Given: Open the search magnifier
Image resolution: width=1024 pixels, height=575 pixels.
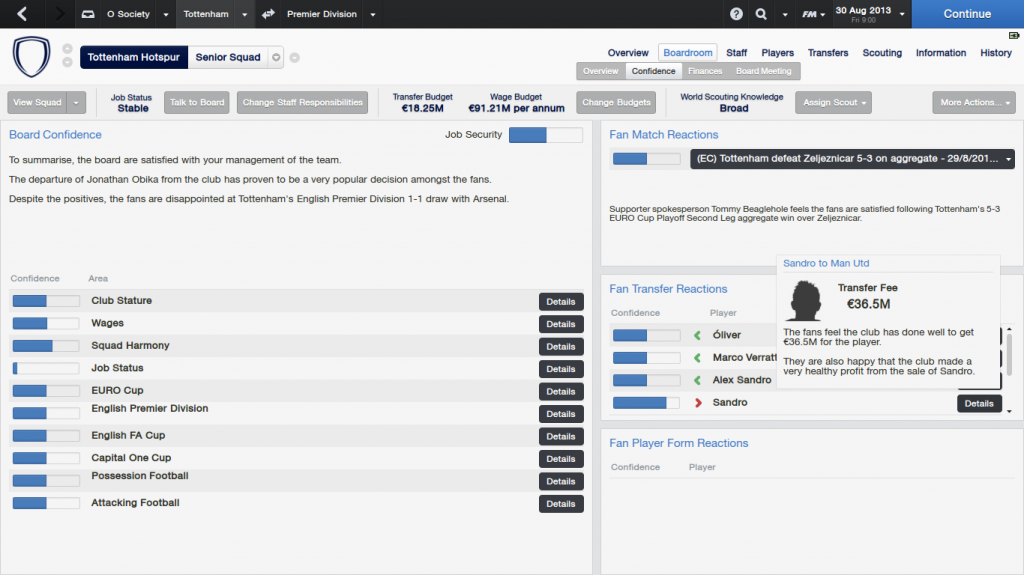Looking at the screenshot, I should click(761, 14).
